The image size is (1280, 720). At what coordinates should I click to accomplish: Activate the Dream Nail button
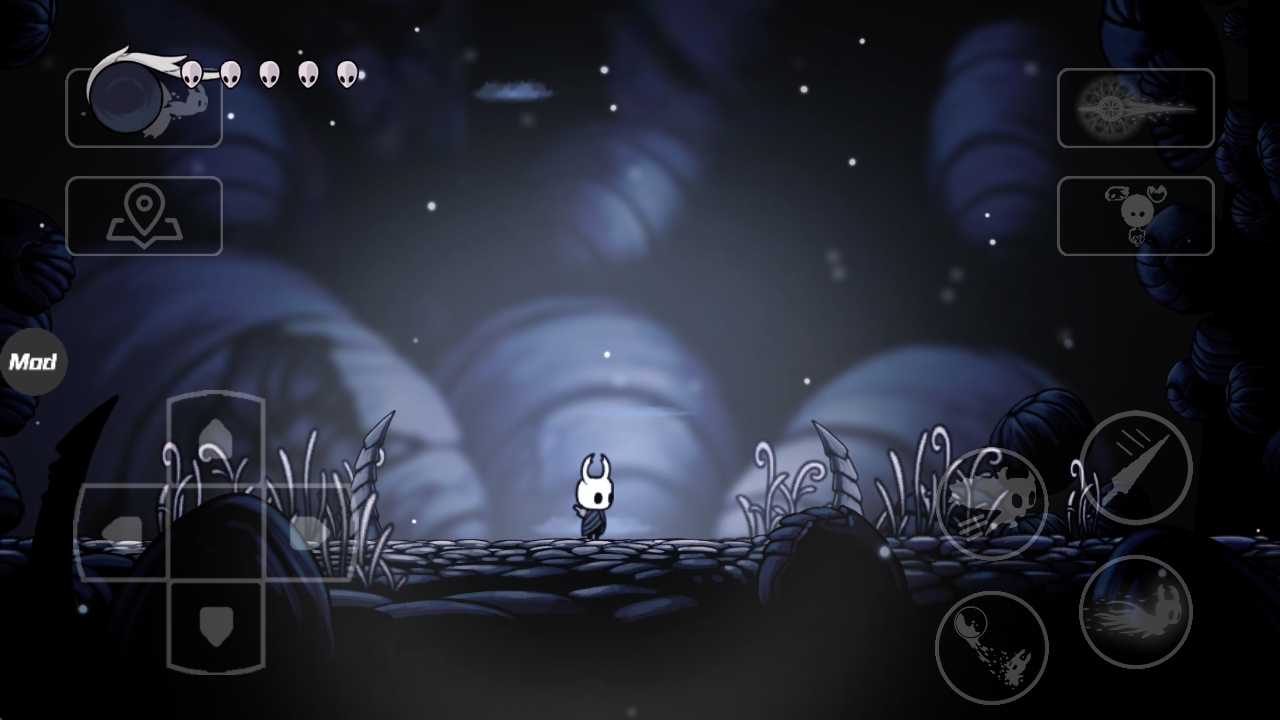click(x=1135, y=108)
